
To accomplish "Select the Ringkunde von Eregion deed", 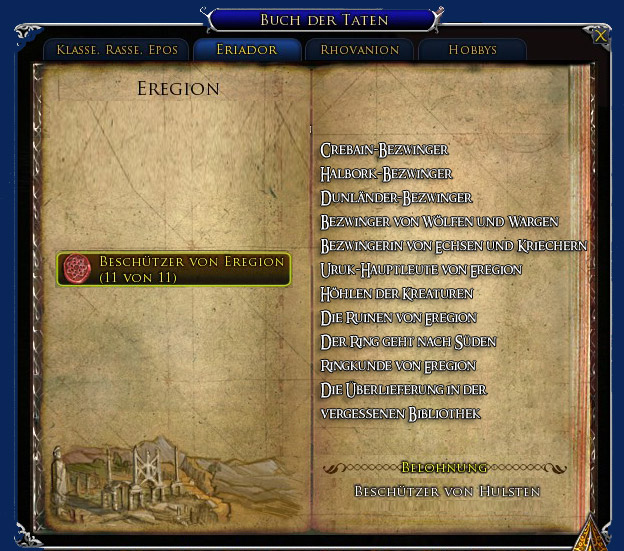I will [398, 366].
